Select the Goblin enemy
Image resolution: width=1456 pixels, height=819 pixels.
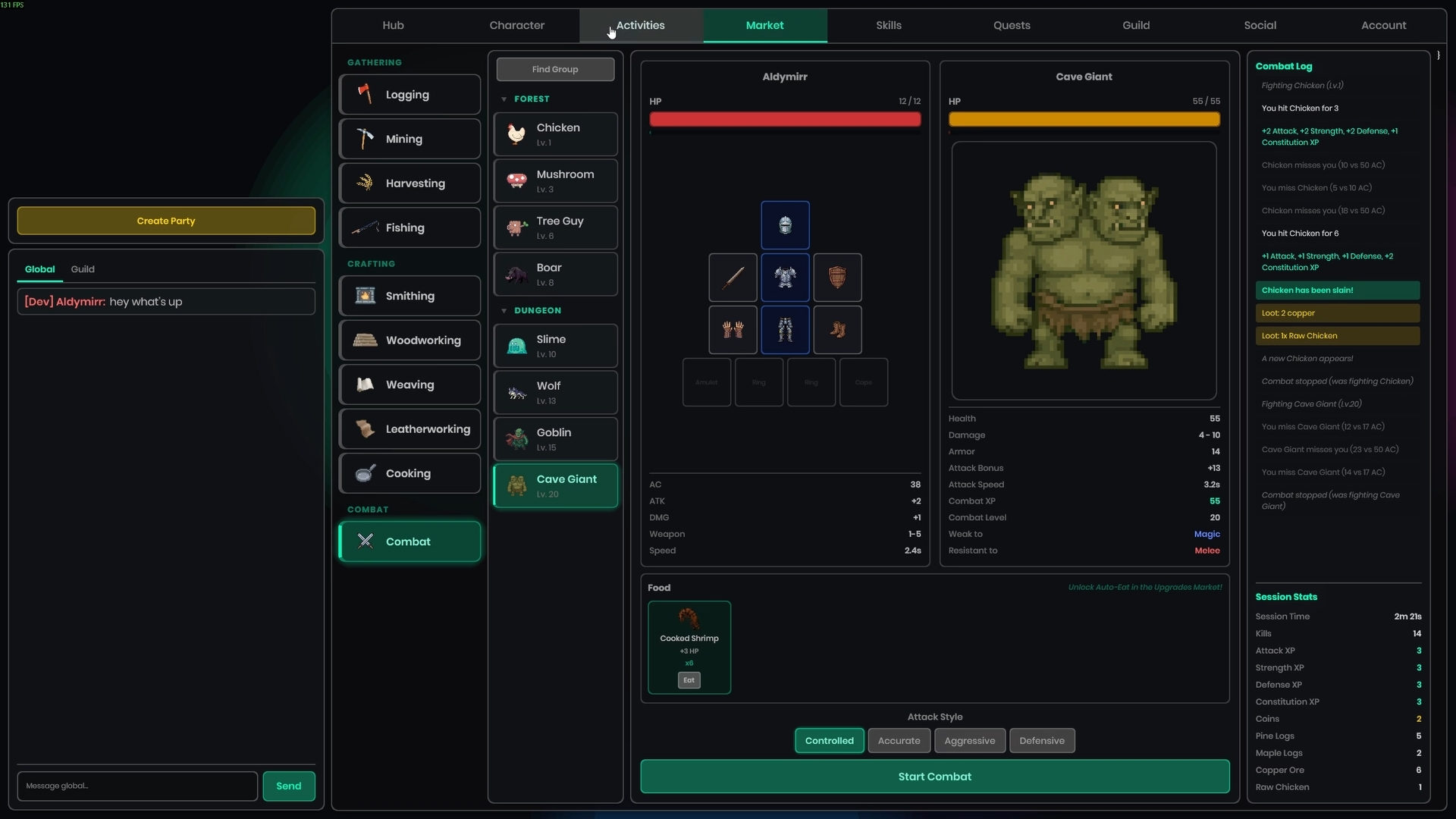(555, 439)
